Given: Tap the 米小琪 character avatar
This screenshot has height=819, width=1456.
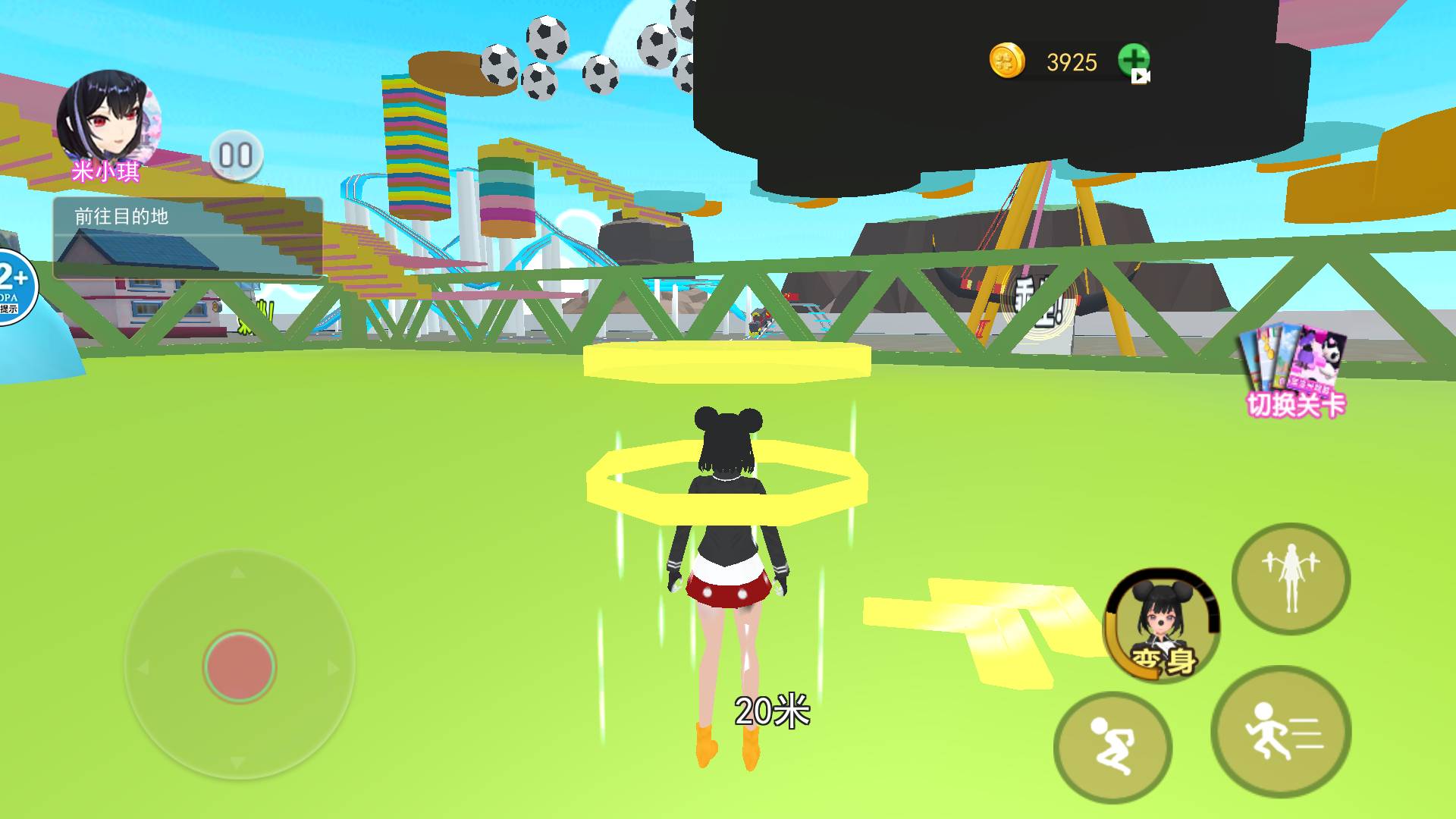Looking at the screenshot, I should 108,121.
